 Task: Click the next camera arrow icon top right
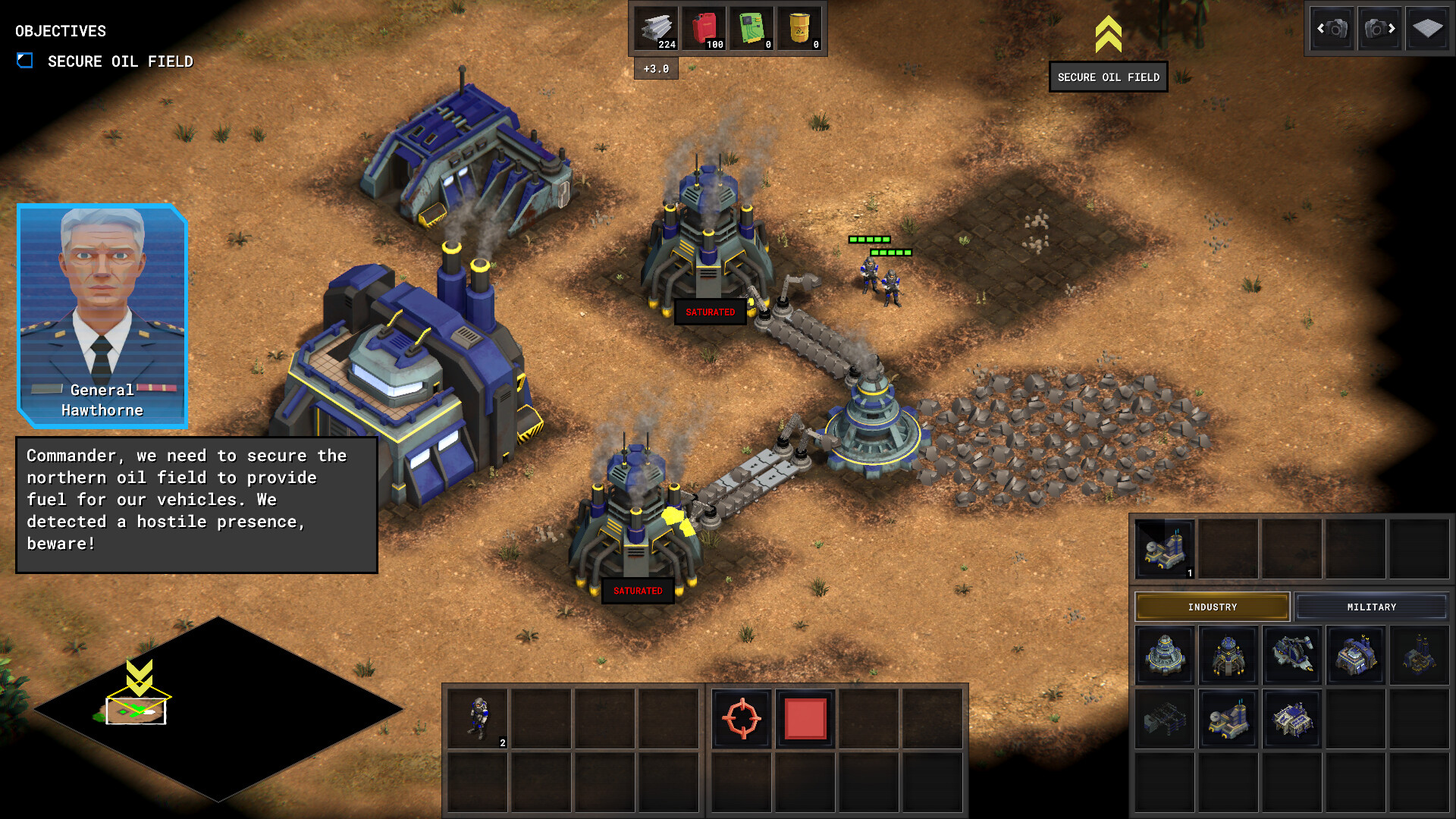[1380, 28]
